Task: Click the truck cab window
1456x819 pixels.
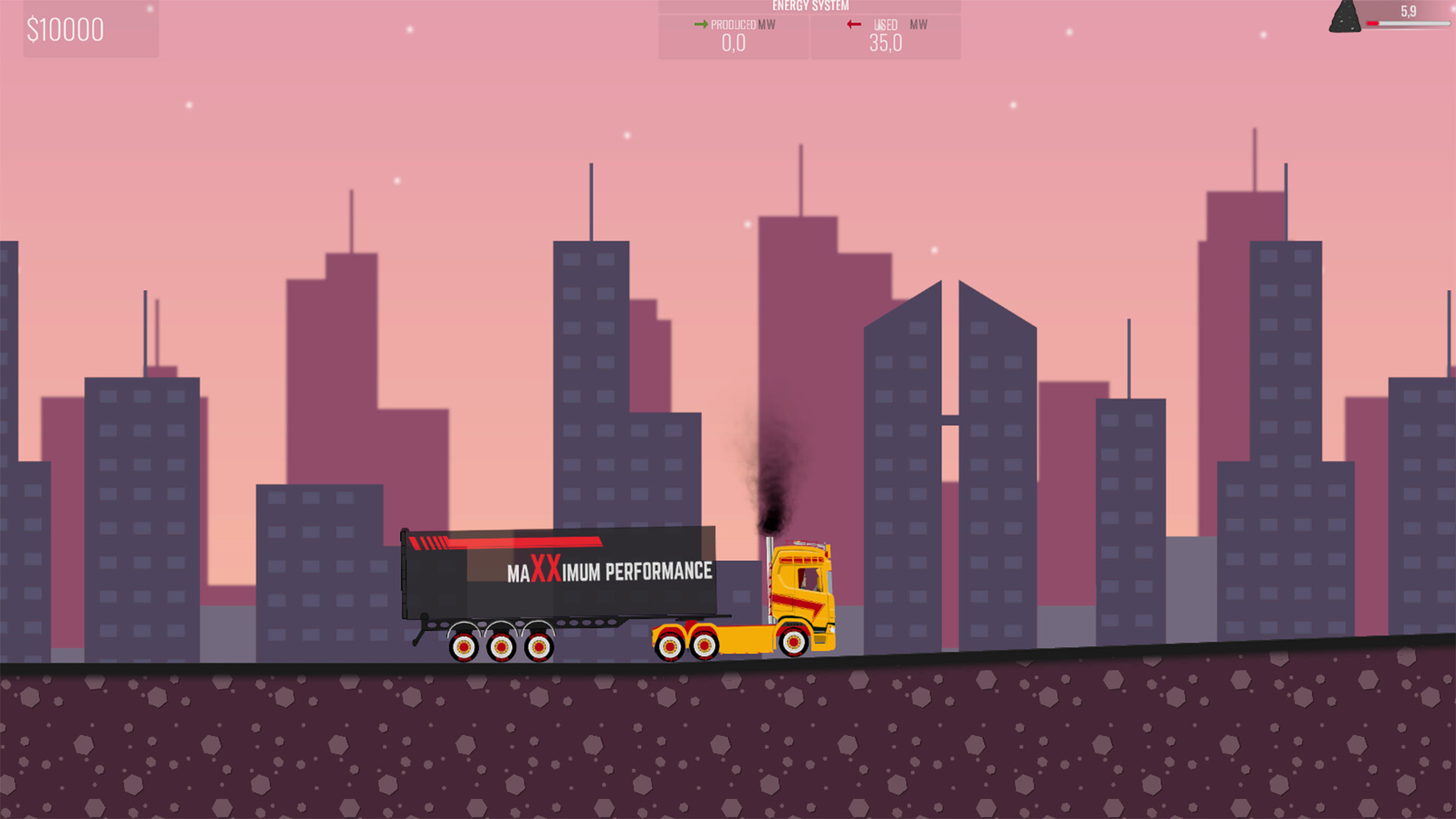Action: (x=810, y=579)
